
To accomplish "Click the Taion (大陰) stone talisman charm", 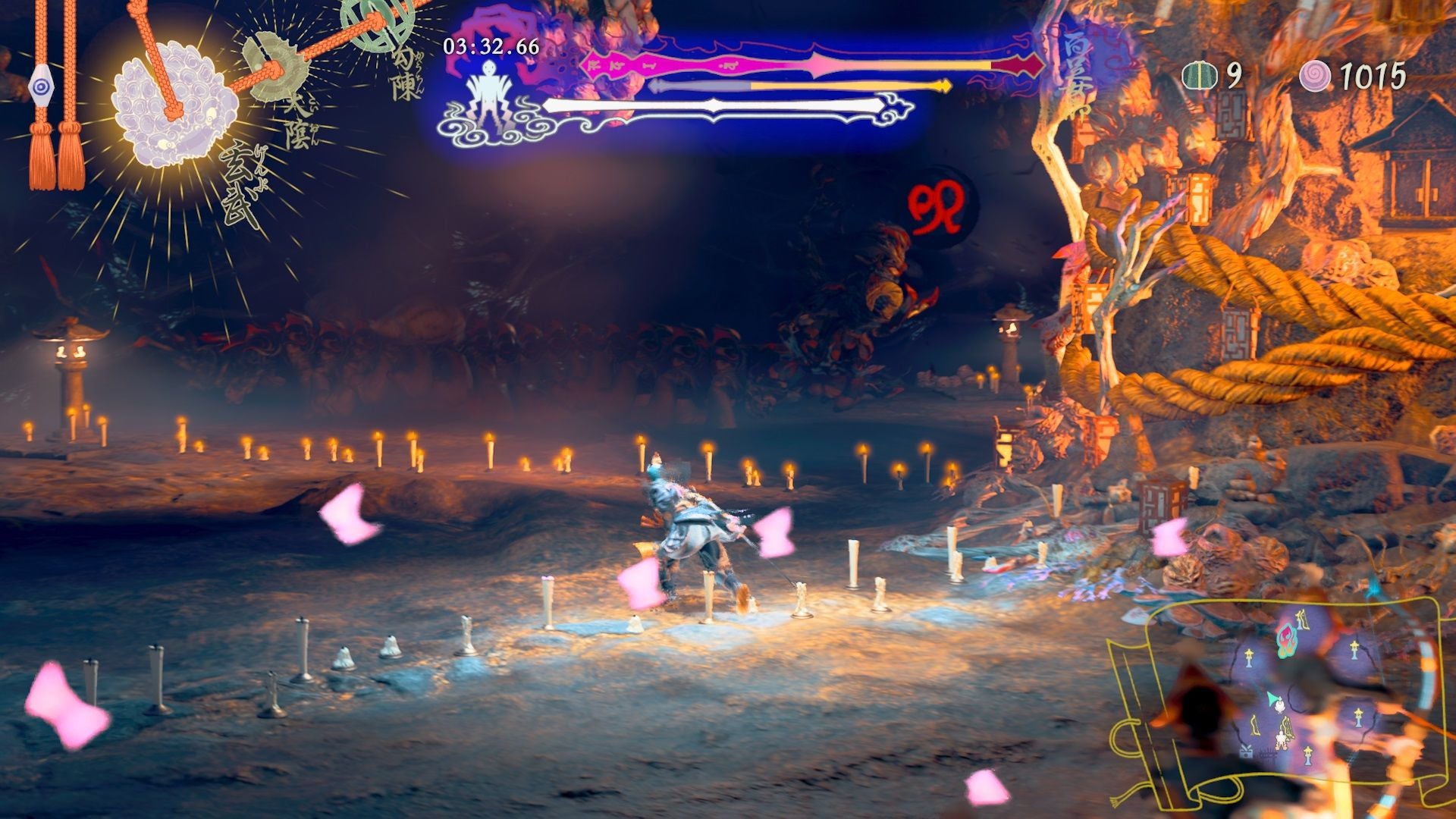I will pos(275,67).
